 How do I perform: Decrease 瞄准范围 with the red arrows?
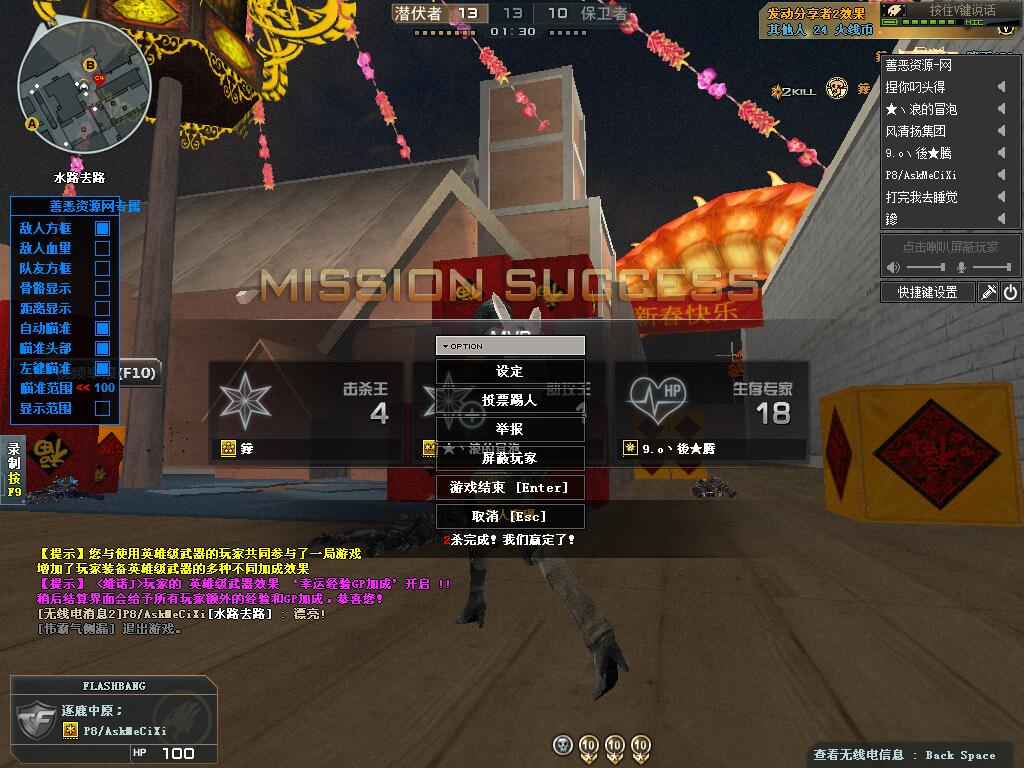(x=83, y=388)
